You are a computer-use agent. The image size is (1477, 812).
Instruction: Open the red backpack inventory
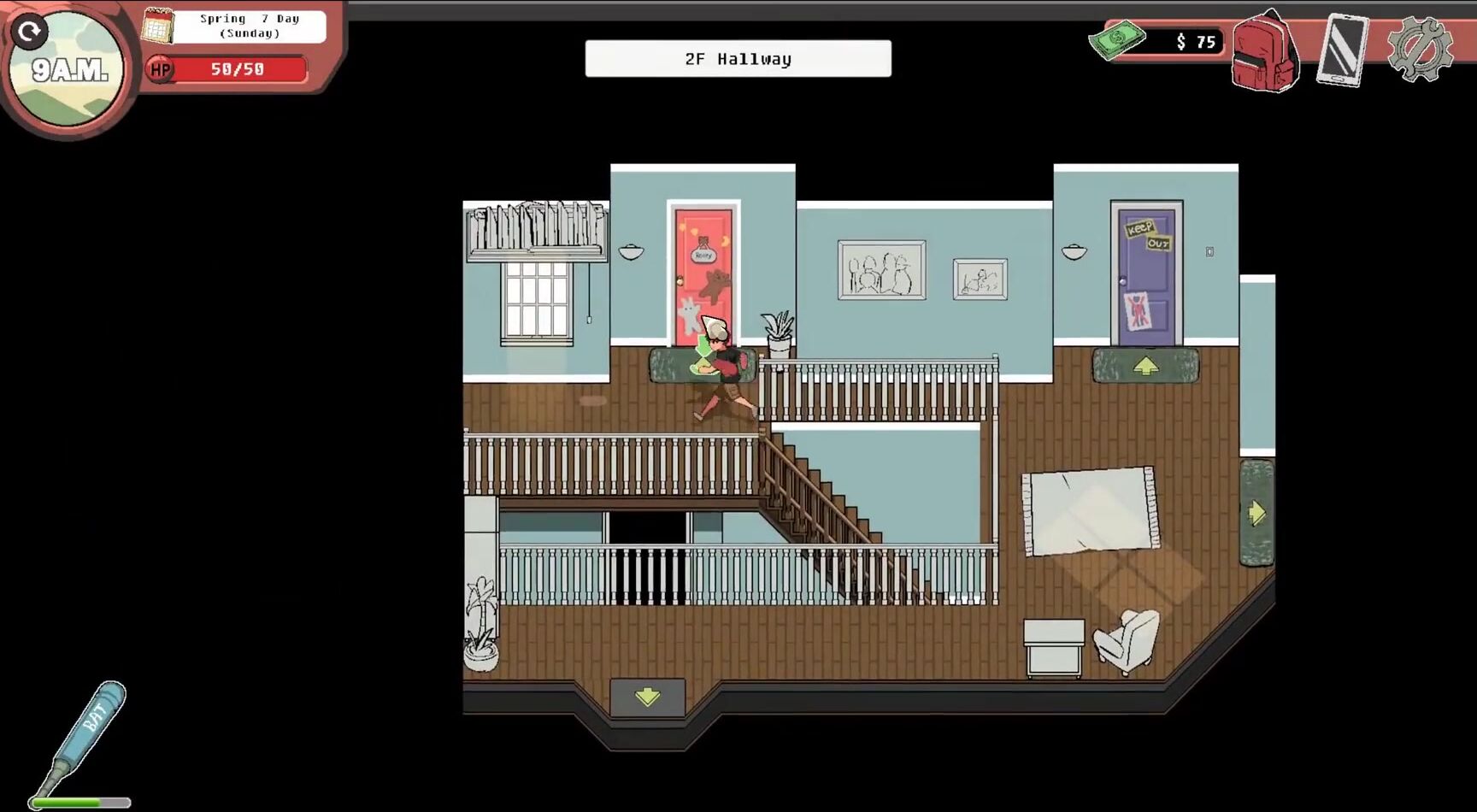coord(1265,51)
